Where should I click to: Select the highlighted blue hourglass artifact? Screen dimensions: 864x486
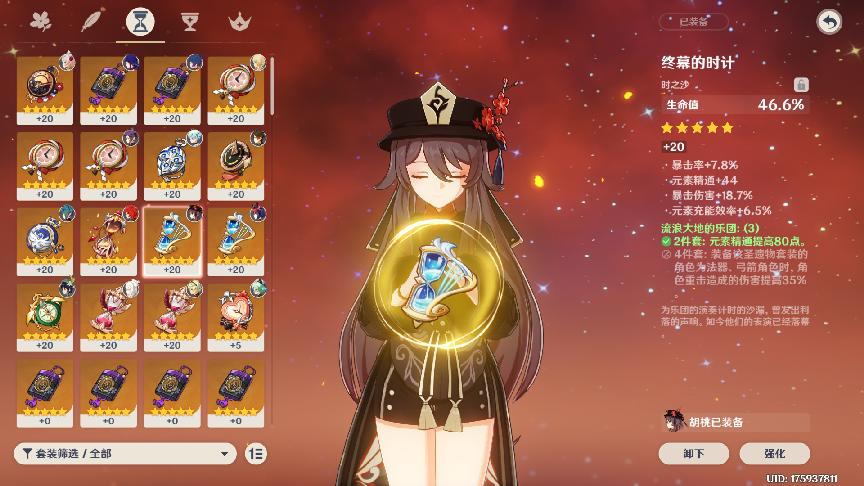(172, 236)
